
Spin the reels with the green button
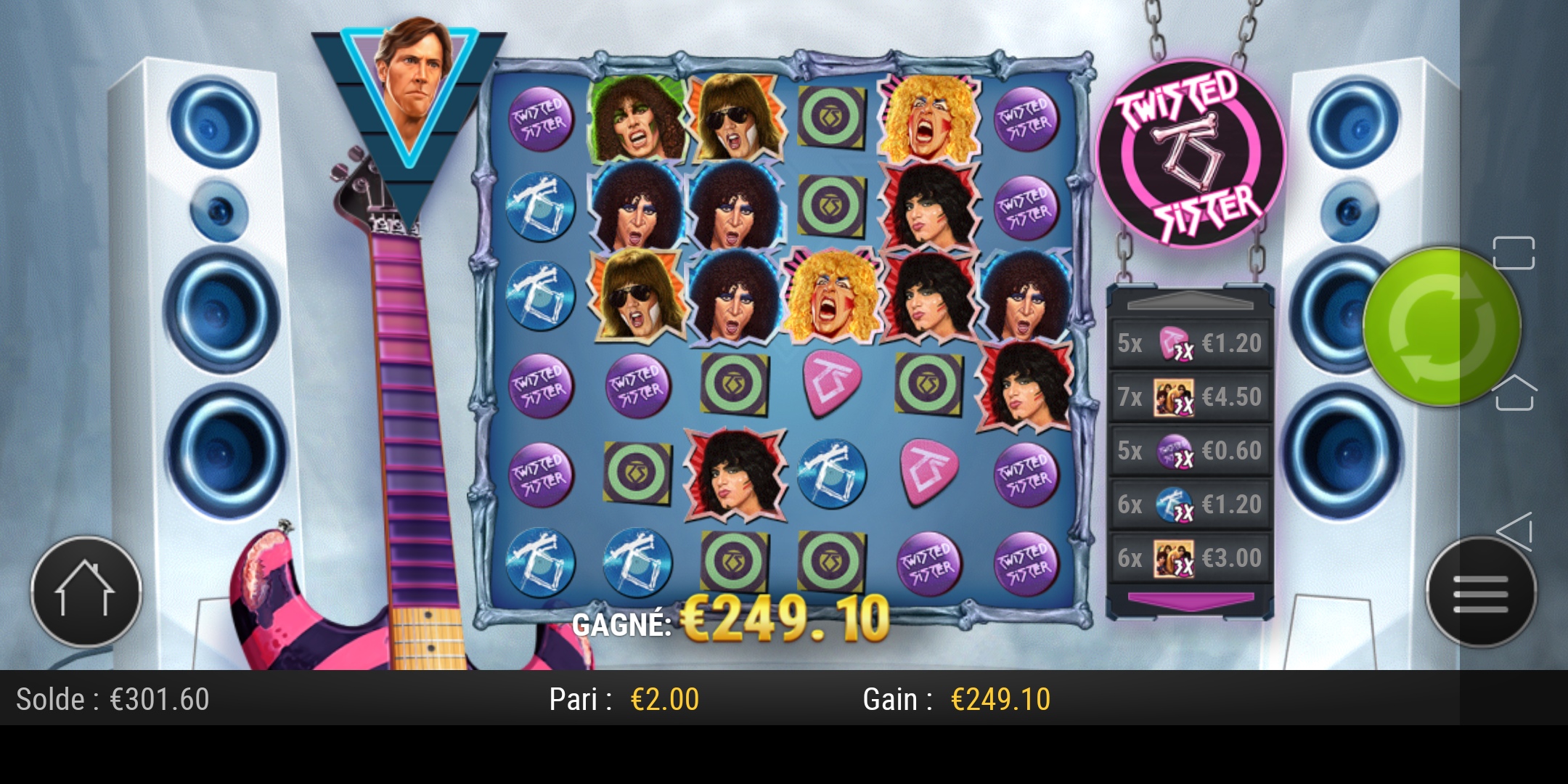1441,327
